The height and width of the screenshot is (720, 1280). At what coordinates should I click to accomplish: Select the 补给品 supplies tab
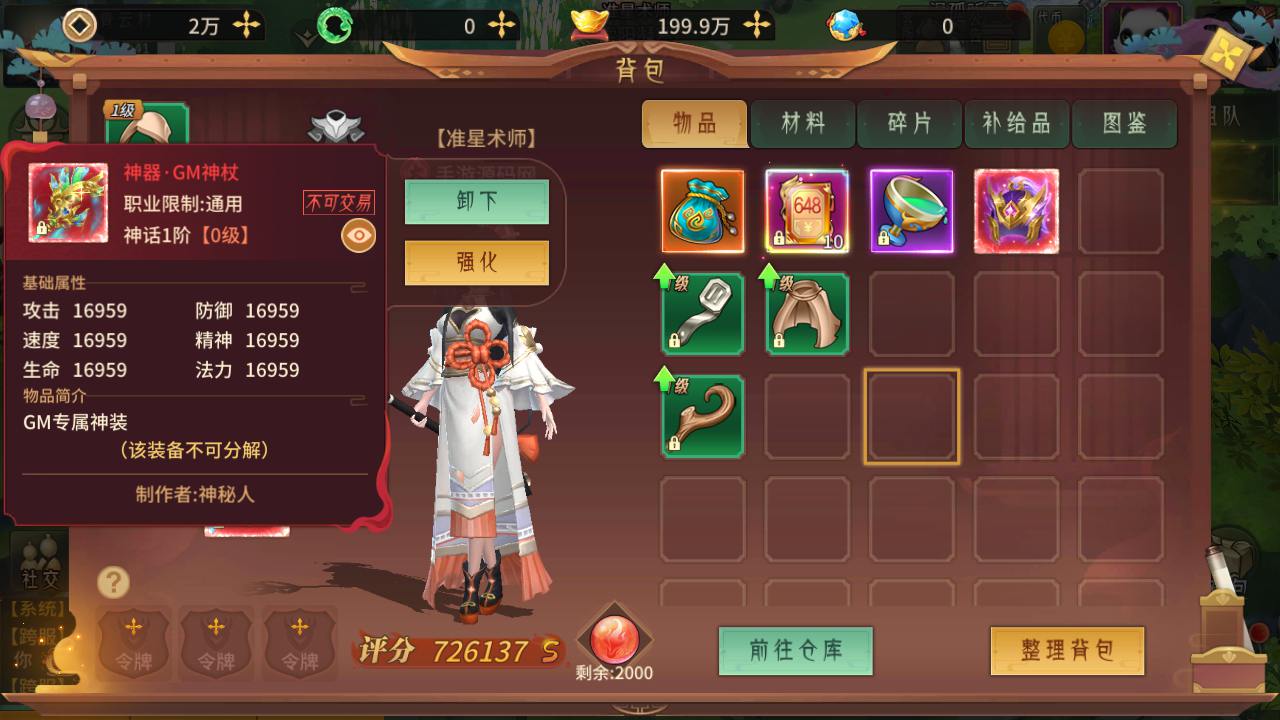tap(1017, 124)
